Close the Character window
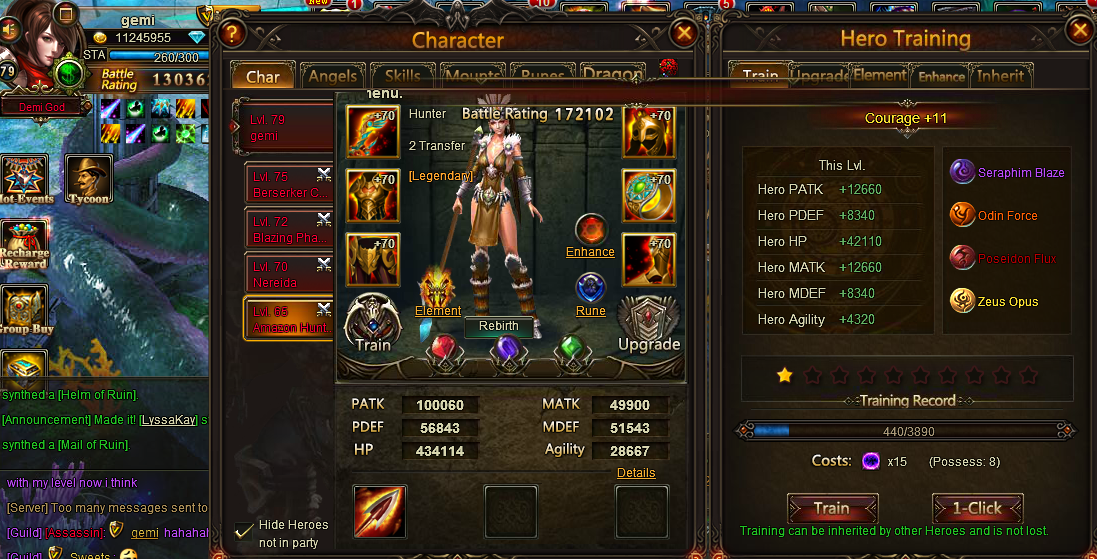1097x559 pixels. tap(684, 33)
